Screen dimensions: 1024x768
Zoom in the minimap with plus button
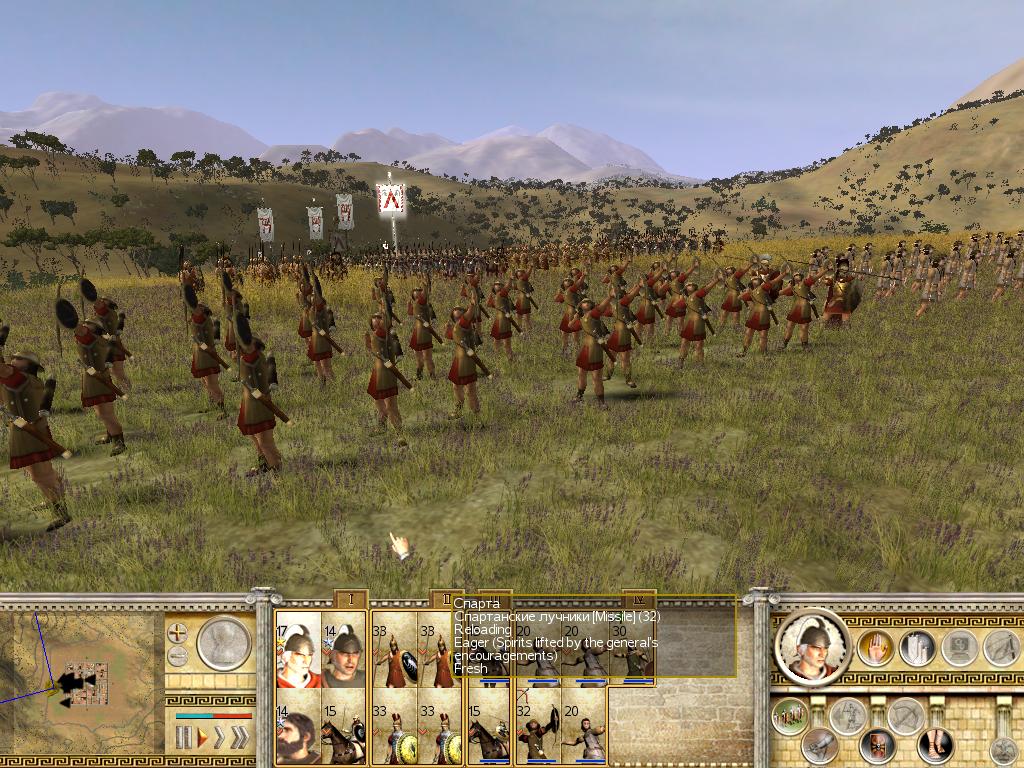[177, 633]
